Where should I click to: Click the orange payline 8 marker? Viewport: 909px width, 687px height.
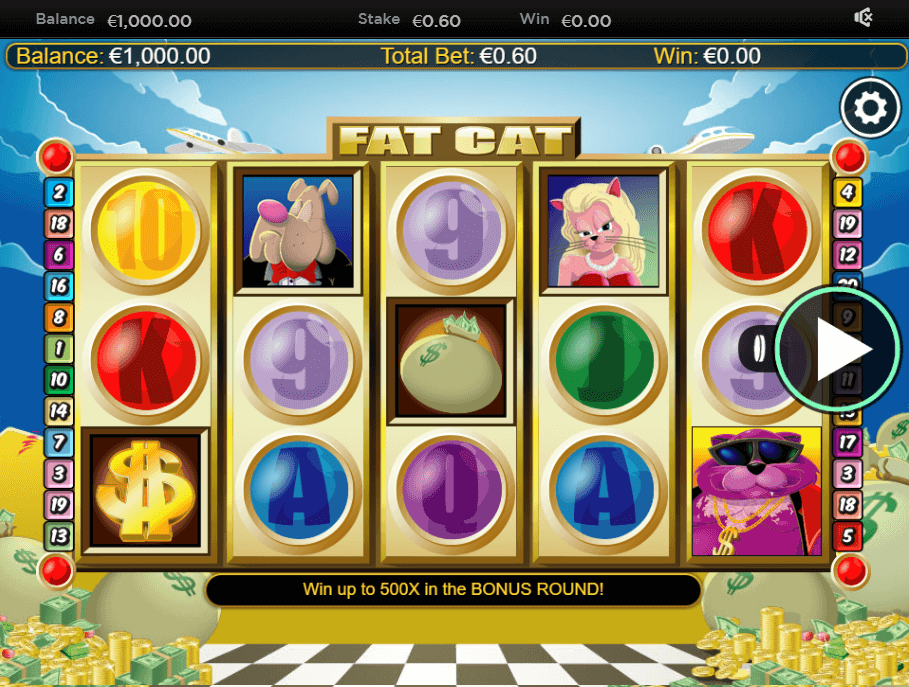pyautogui.click(x=58, y=318)
